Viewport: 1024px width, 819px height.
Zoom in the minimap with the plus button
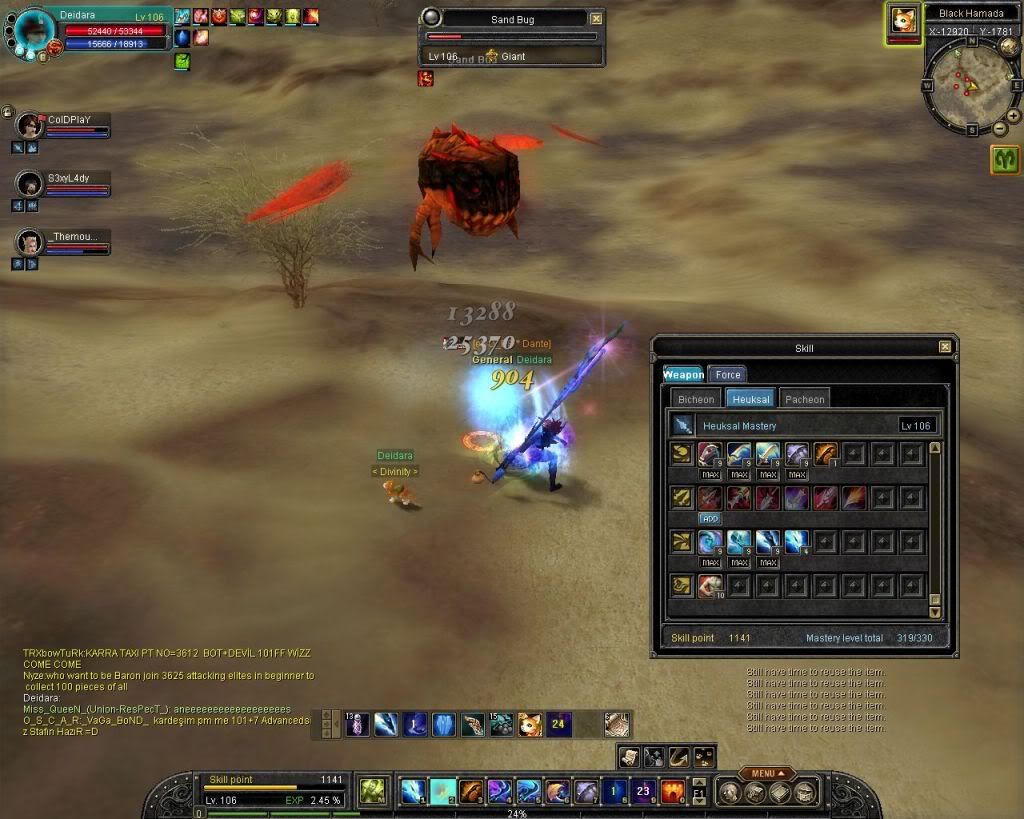pyautogui.click(x=1013, y=116)
